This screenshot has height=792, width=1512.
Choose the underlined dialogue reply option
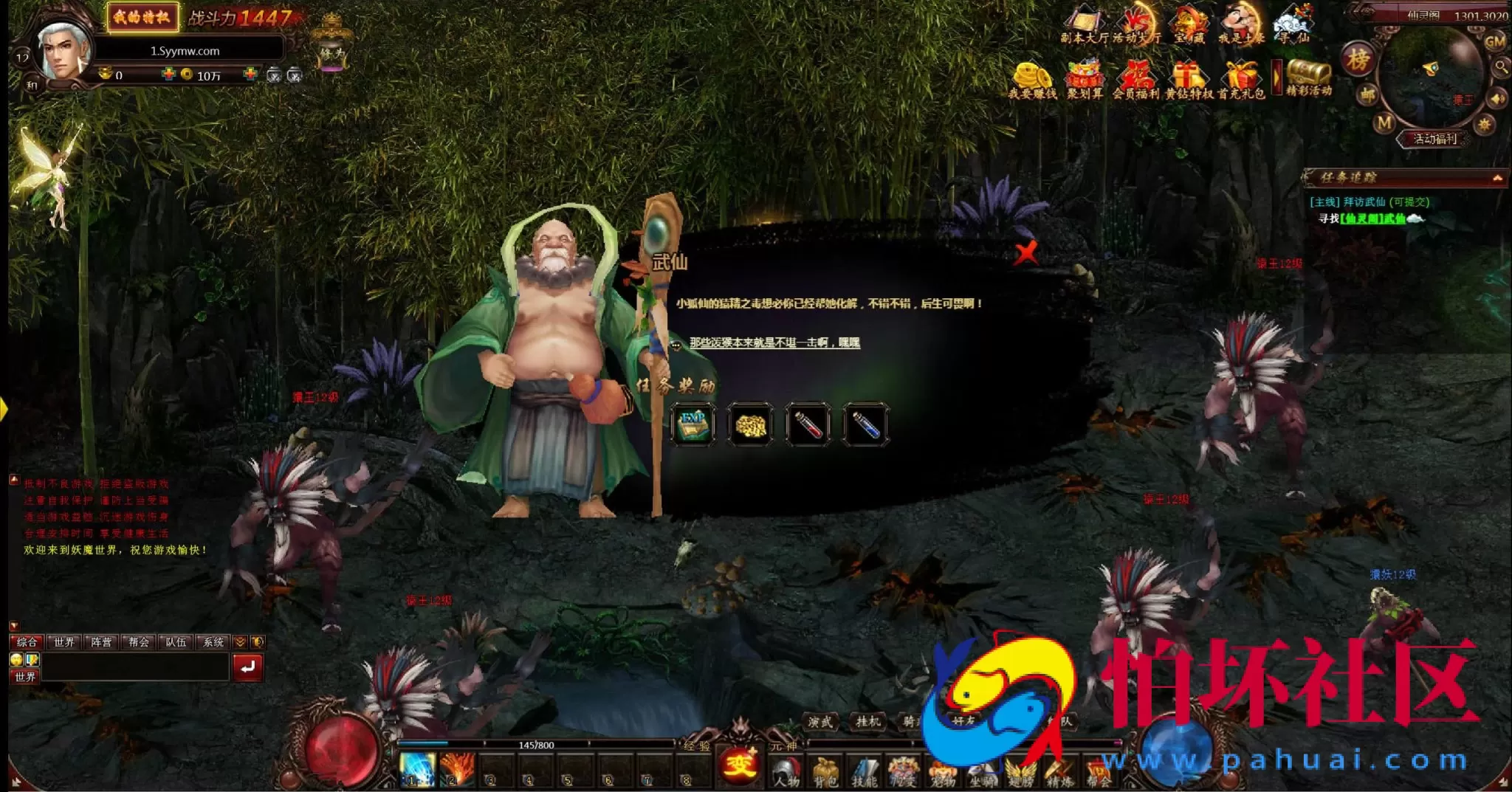tap(774, 342)
